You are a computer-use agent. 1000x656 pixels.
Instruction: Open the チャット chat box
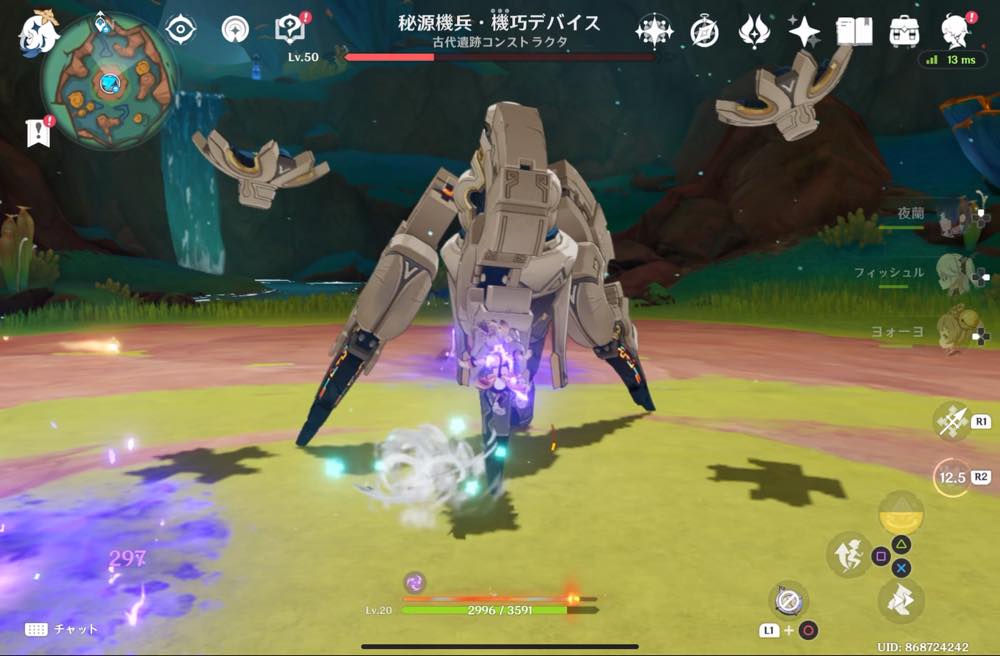click(62, 629)
